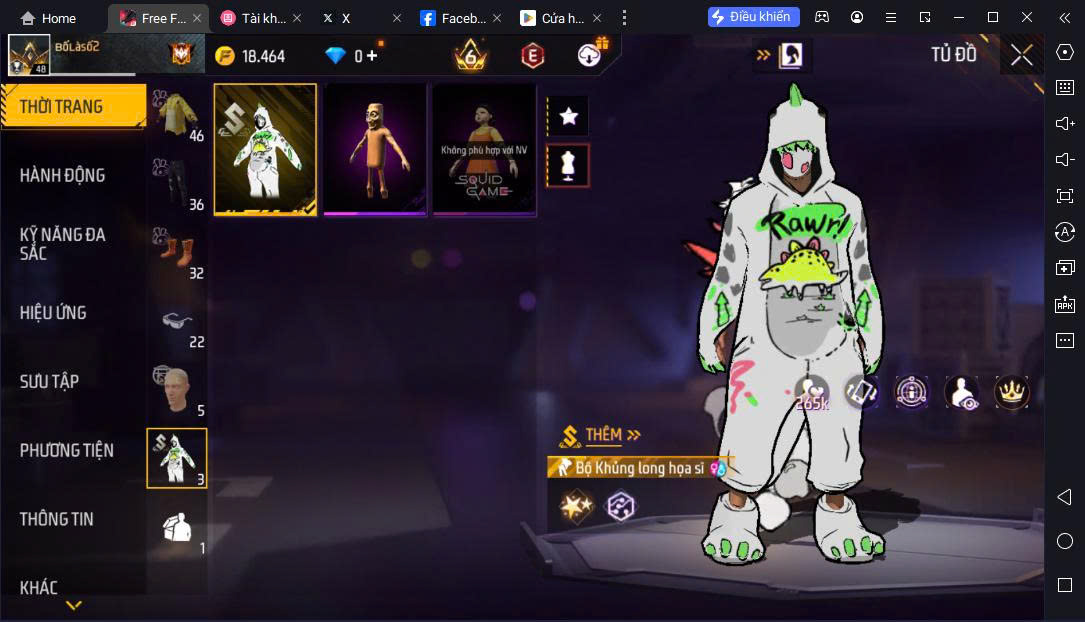This screenshot has height=622, width=1085.
Task: Switch to the Hành Động category
Action: pyautogui.click(x=62, y=175)
